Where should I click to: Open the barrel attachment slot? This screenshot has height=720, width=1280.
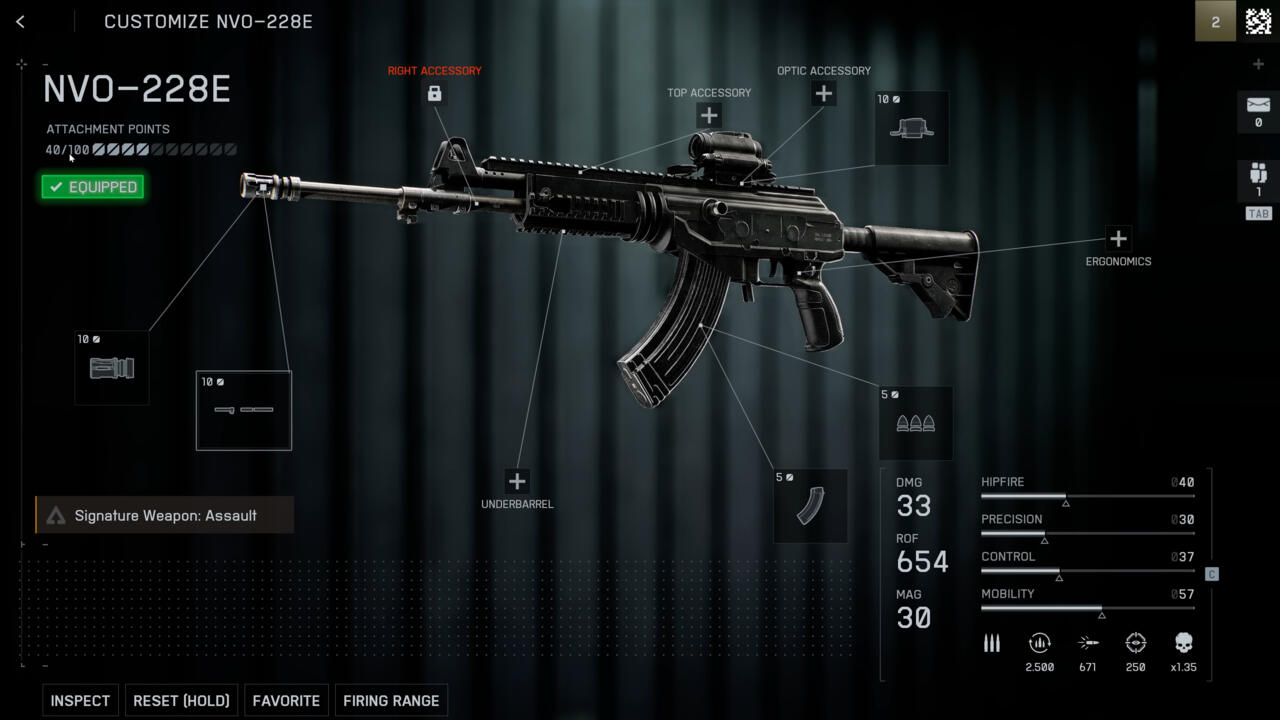(244, 410)
